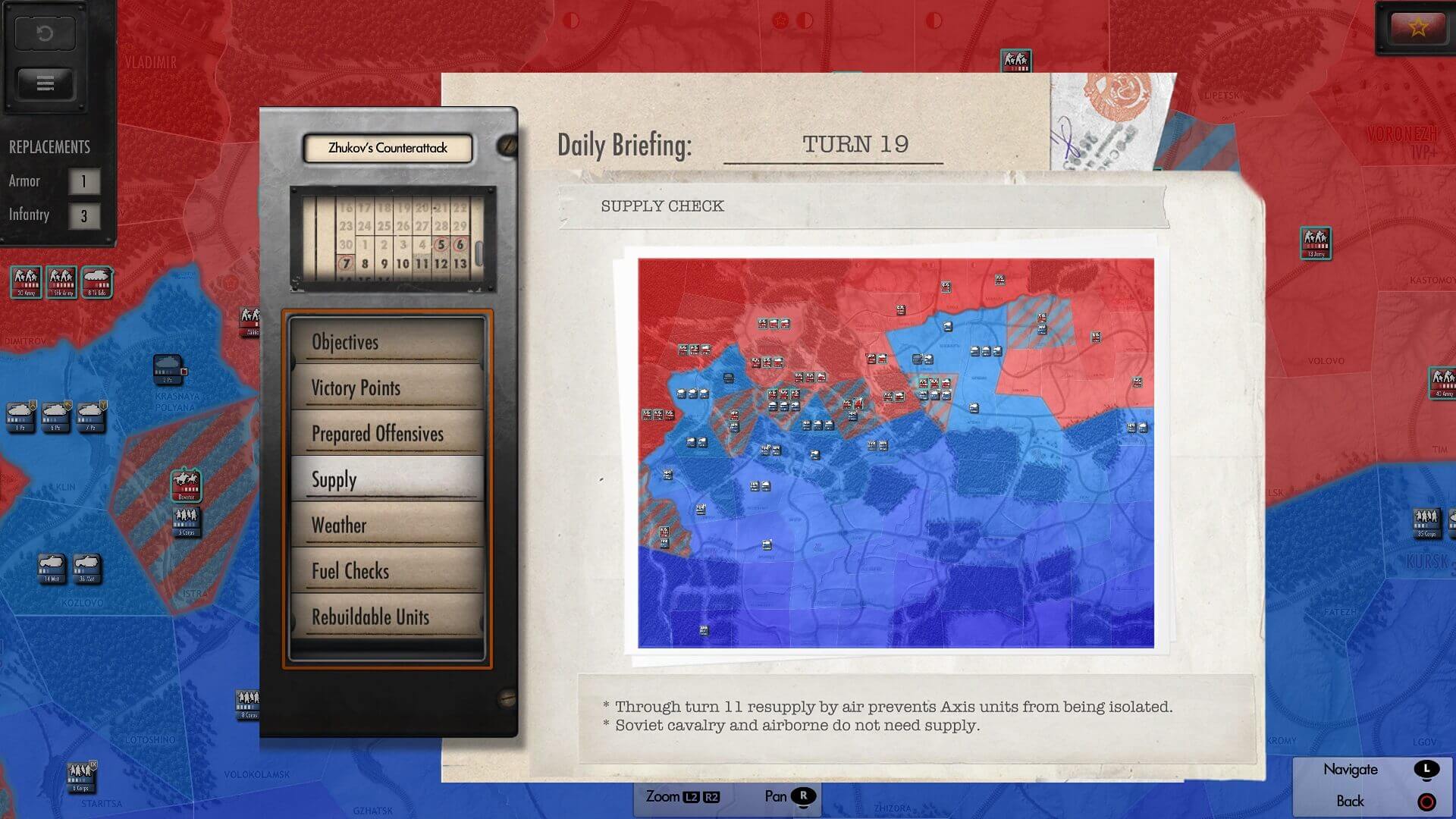1456x819 pixels.
Task: Open the hamburger menu below the undo icon
Action: pos(45,83)
